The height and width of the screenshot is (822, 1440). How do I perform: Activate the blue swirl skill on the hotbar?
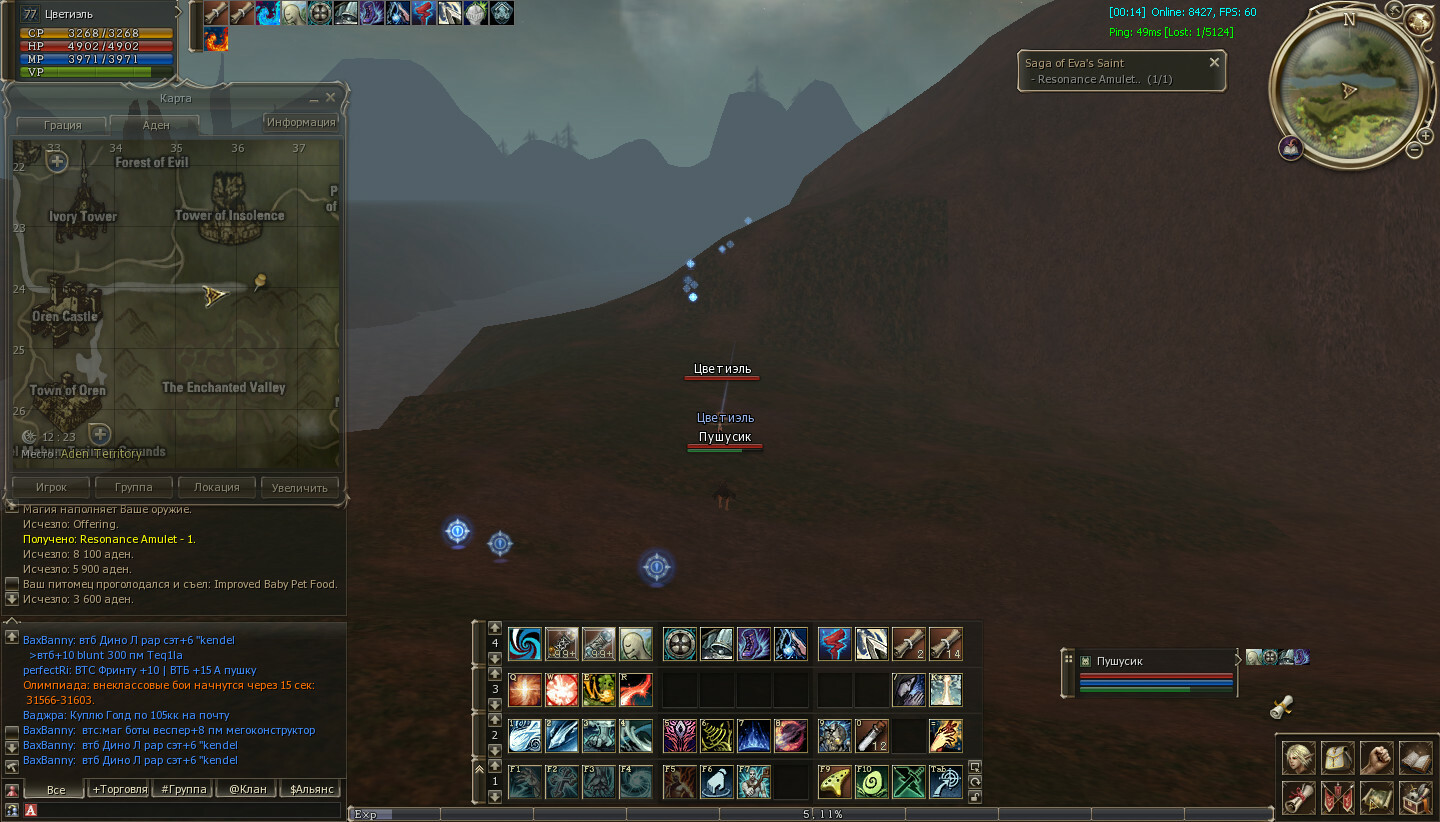point(524,644)
